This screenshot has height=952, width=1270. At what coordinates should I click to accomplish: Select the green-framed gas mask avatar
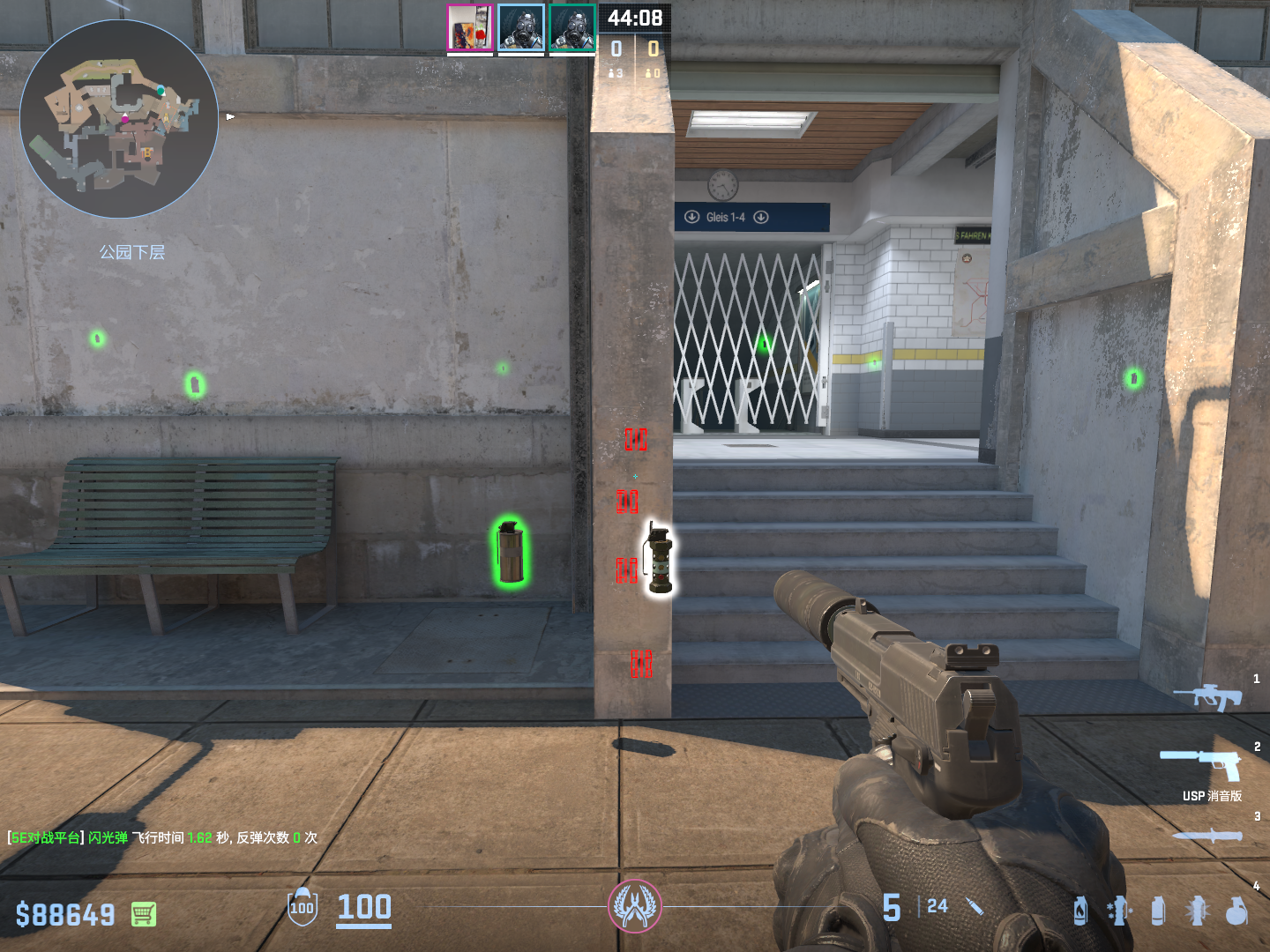click(x=572, y=27)
